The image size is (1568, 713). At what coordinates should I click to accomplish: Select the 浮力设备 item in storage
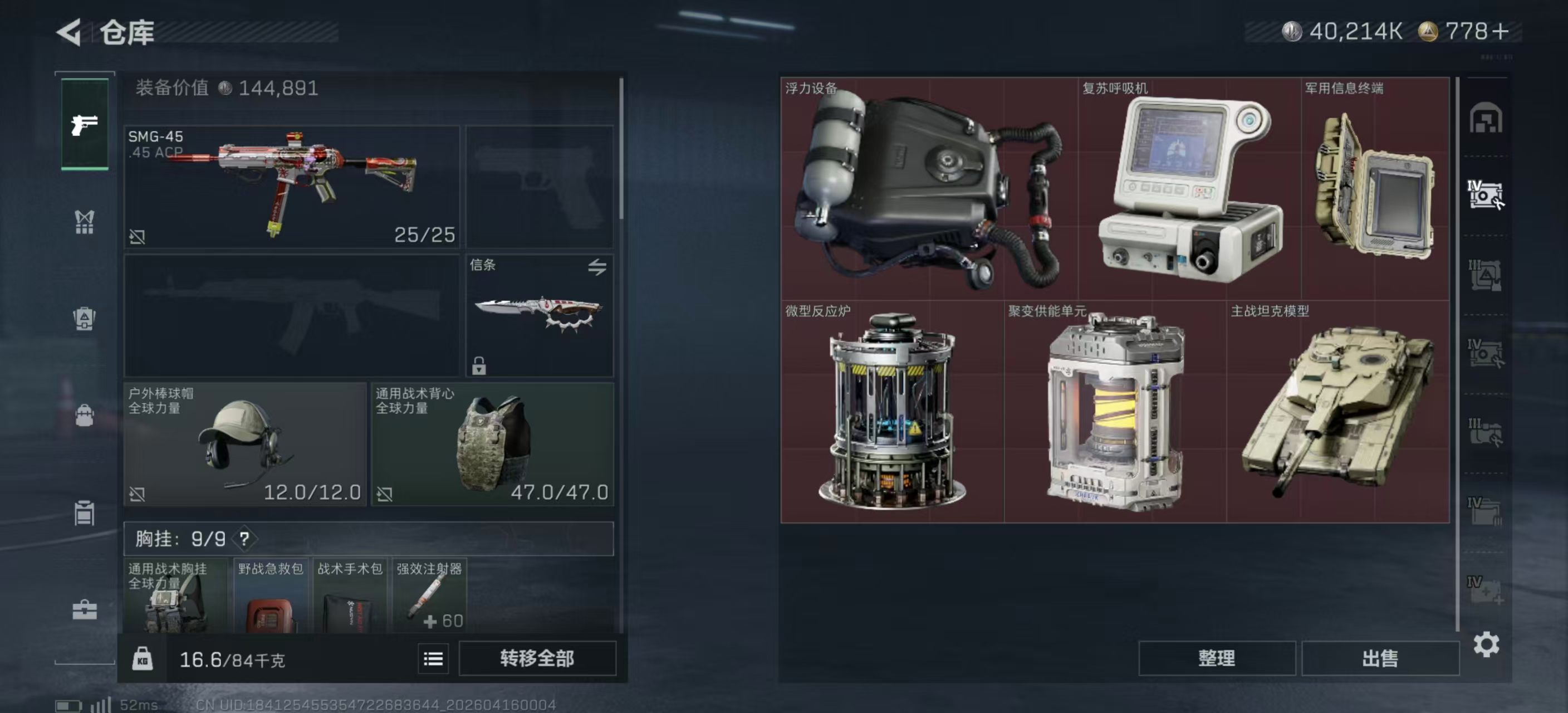[929, 189]
